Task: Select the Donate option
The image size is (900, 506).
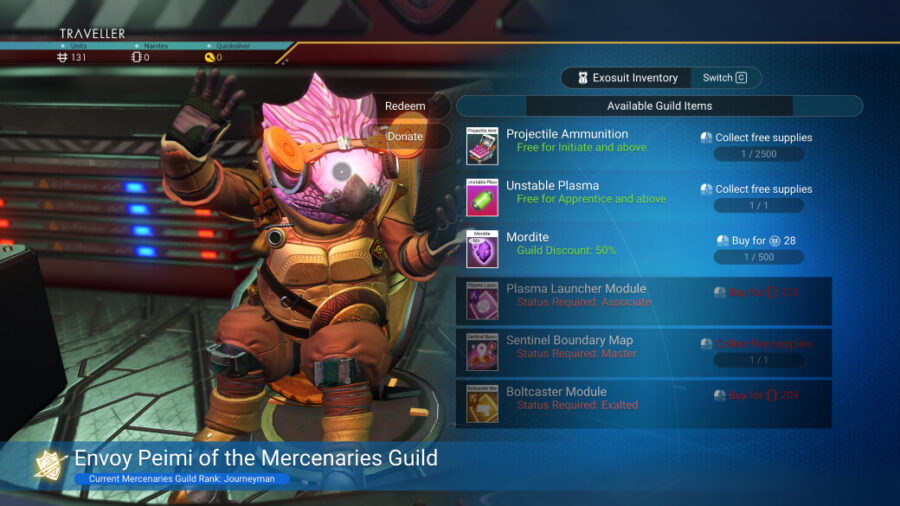Action: (x=405, y=136)
